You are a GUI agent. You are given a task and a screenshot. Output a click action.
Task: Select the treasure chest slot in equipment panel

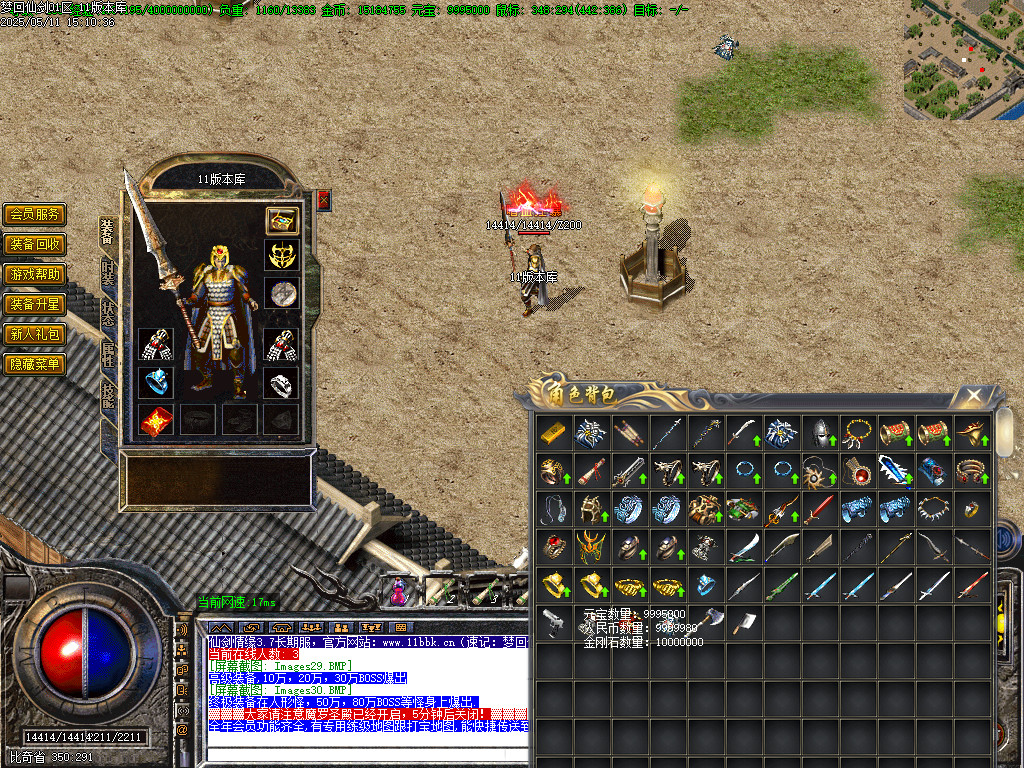pos(281,220)
